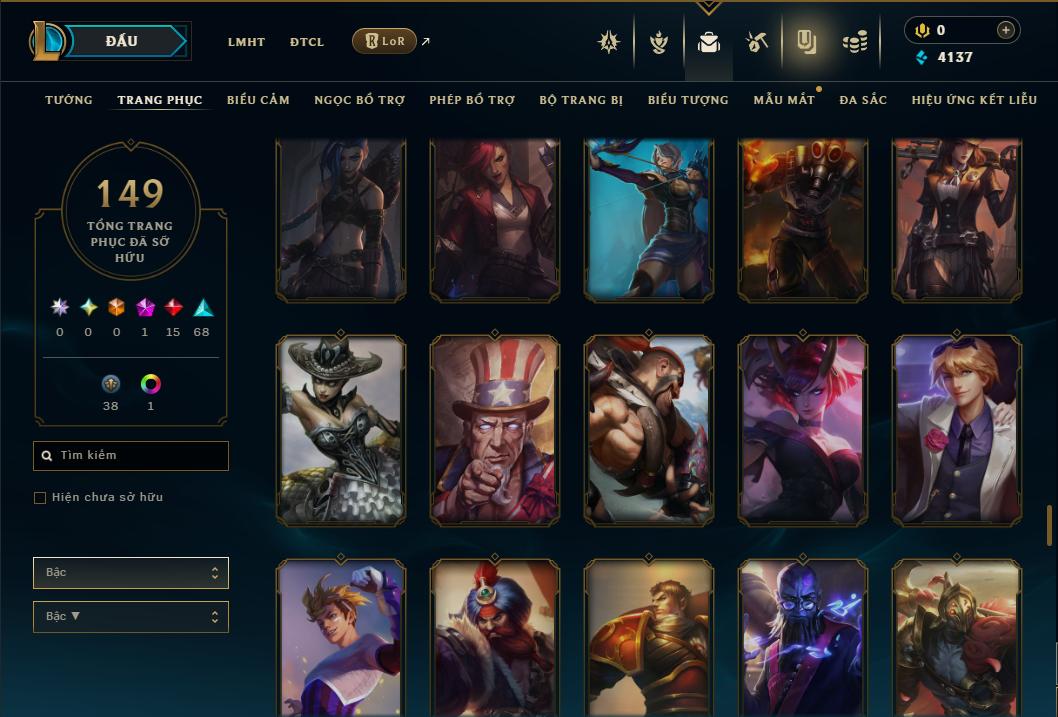The image size is (1058, 717).
Task: Launch the LoR link button
Action: (384, 41)
